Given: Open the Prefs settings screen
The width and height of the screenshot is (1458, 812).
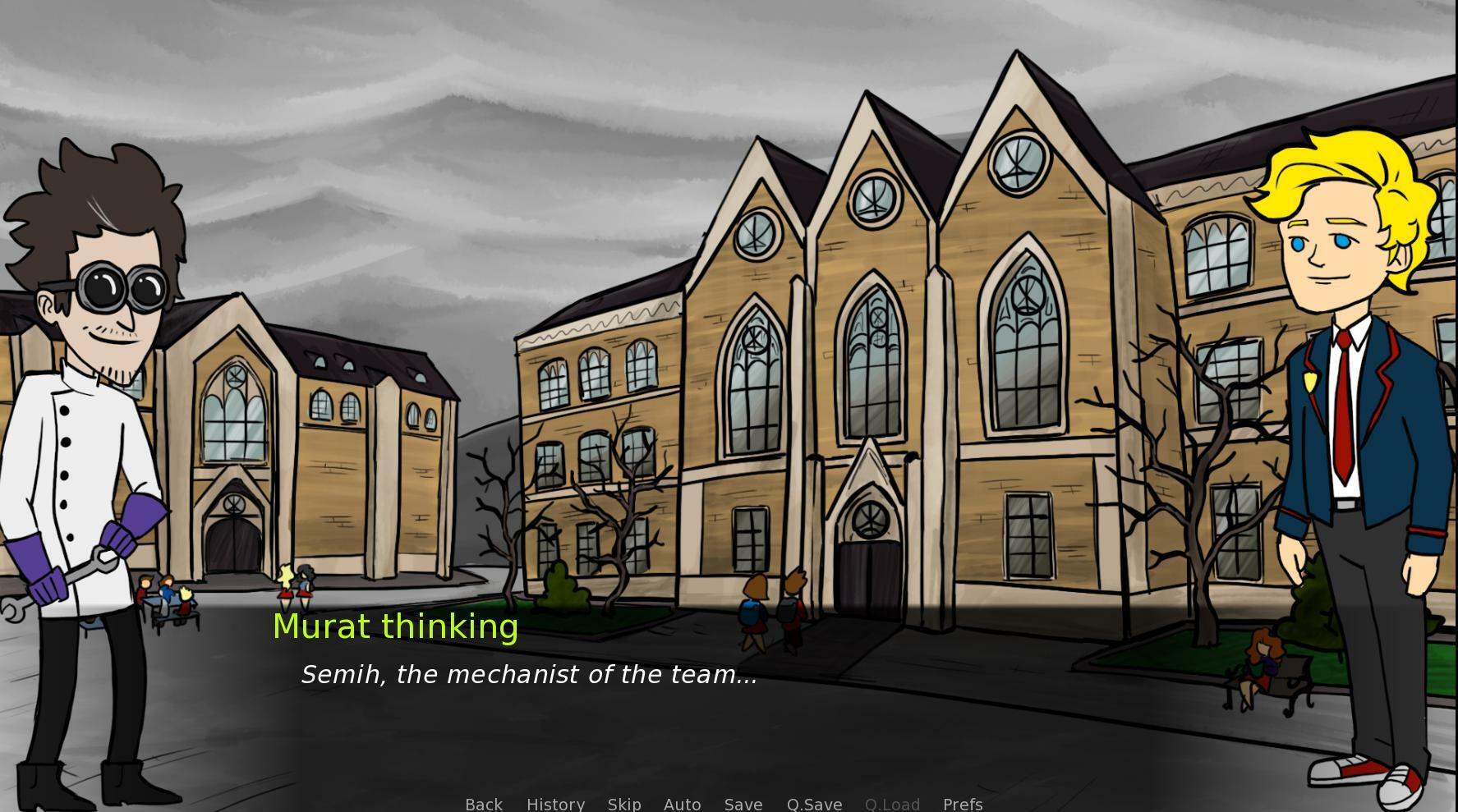Looking at the screenshot, I should 962,804.
